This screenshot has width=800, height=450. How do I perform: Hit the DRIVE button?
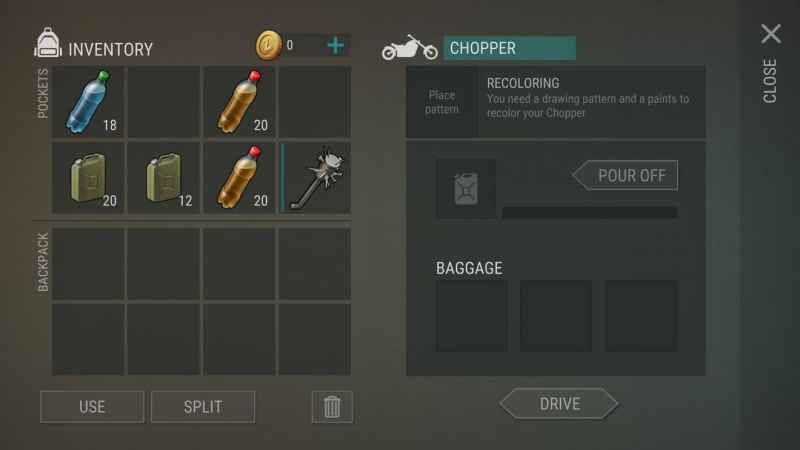(559, 404)
